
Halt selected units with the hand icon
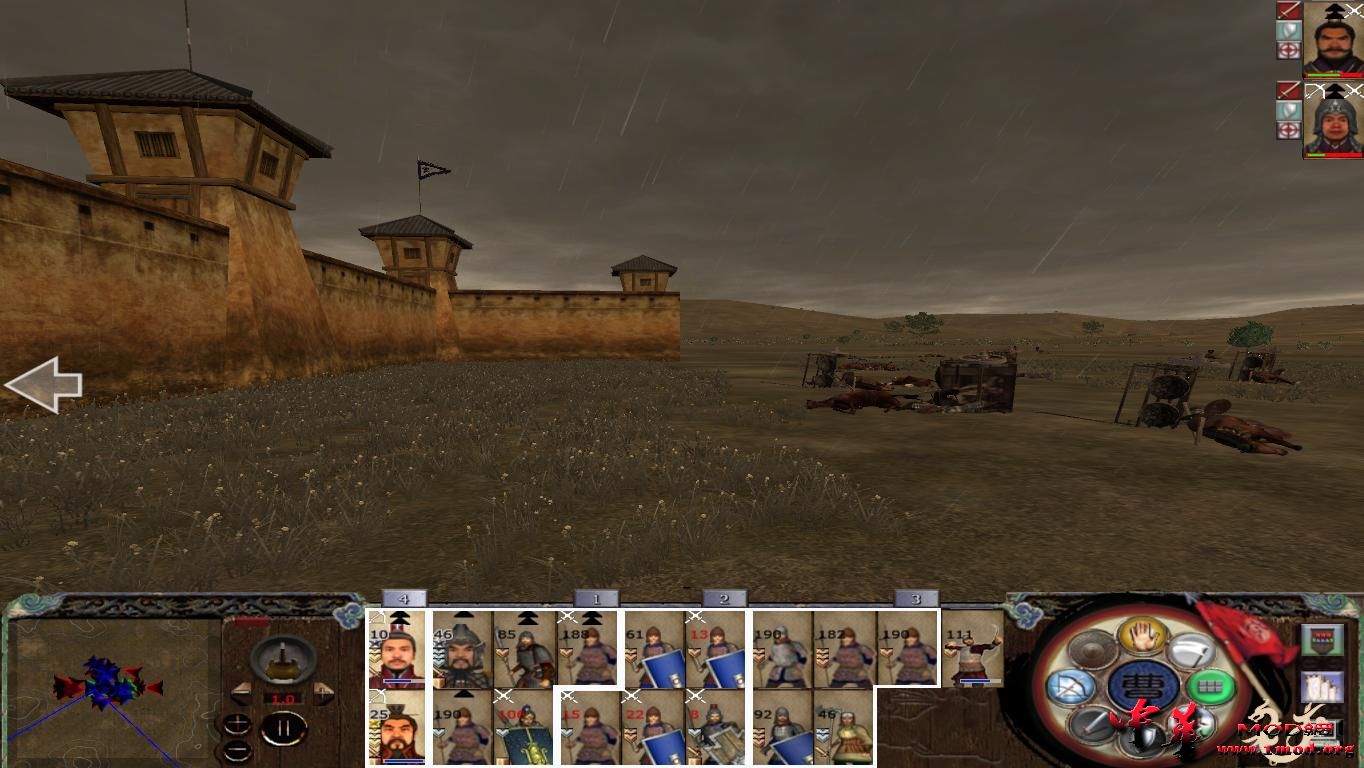tap(1141, 637)
